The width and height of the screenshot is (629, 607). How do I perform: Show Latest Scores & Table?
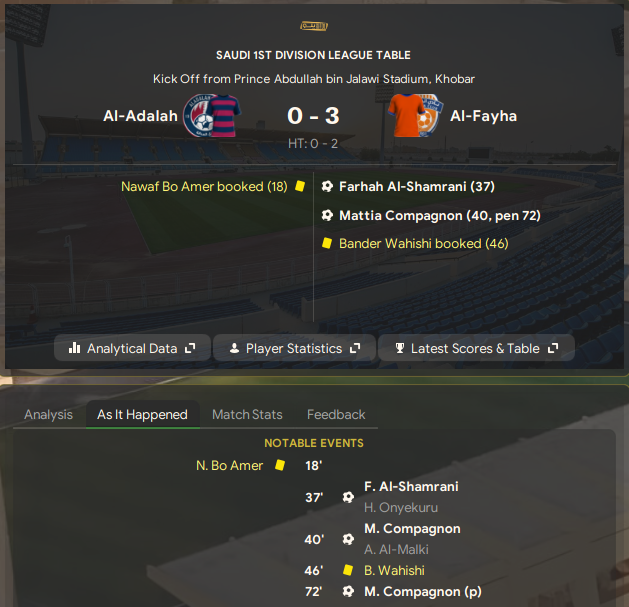476,348
